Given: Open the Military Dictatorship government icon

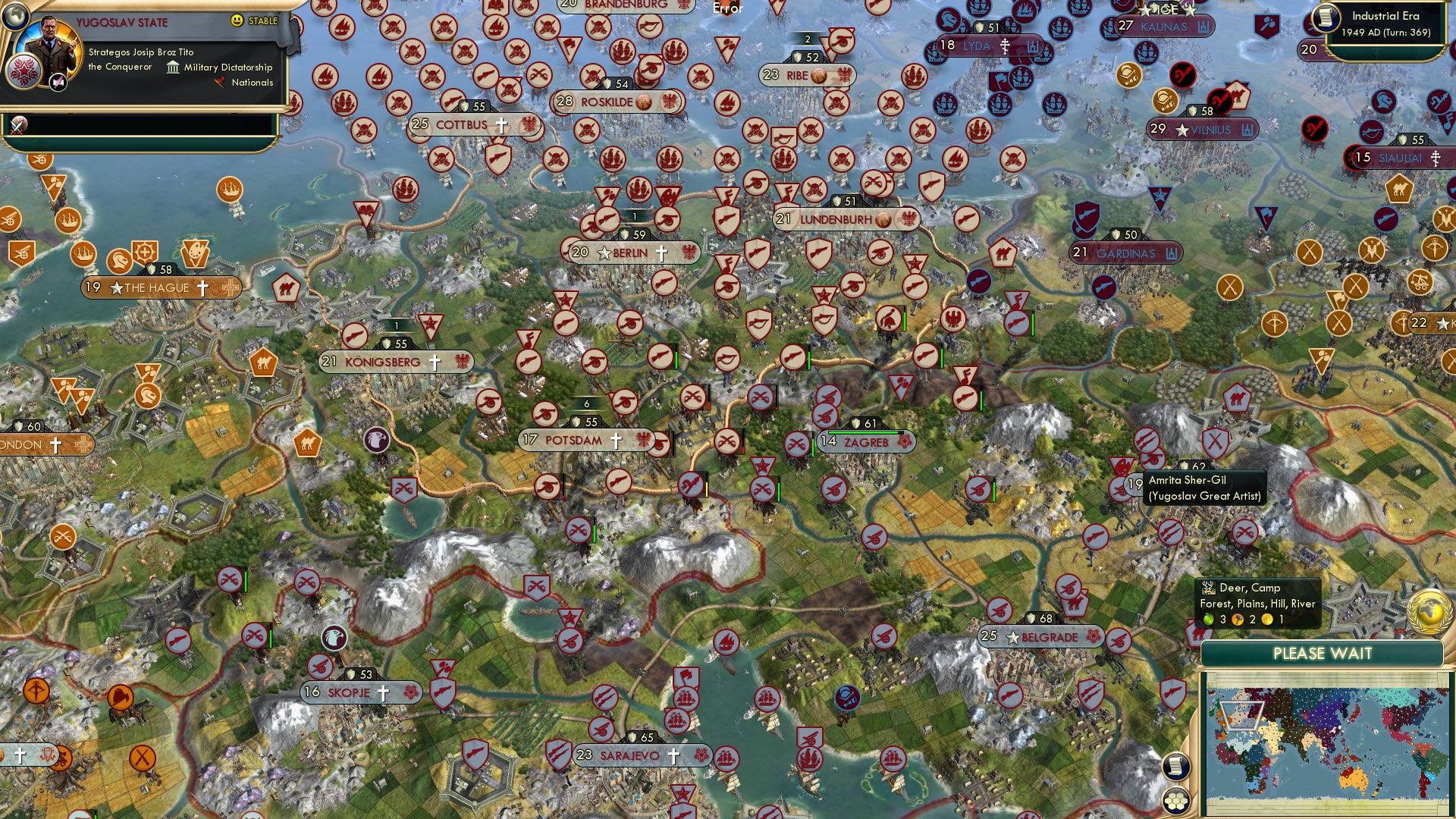Looking at the screenshot, I should 173,67.
